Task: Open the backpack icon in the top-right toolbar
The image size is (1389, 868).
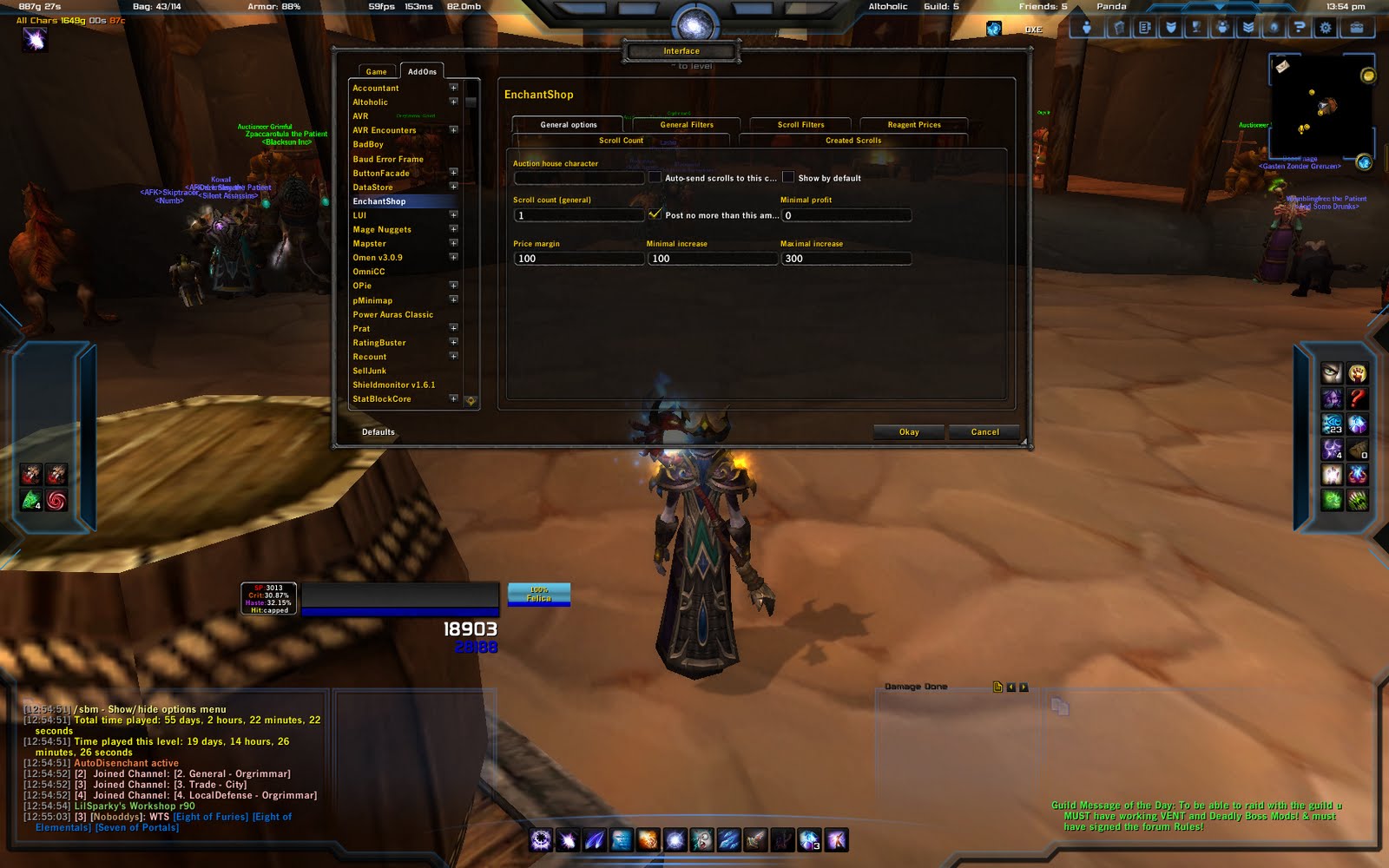Action: tap(1356, 28)
